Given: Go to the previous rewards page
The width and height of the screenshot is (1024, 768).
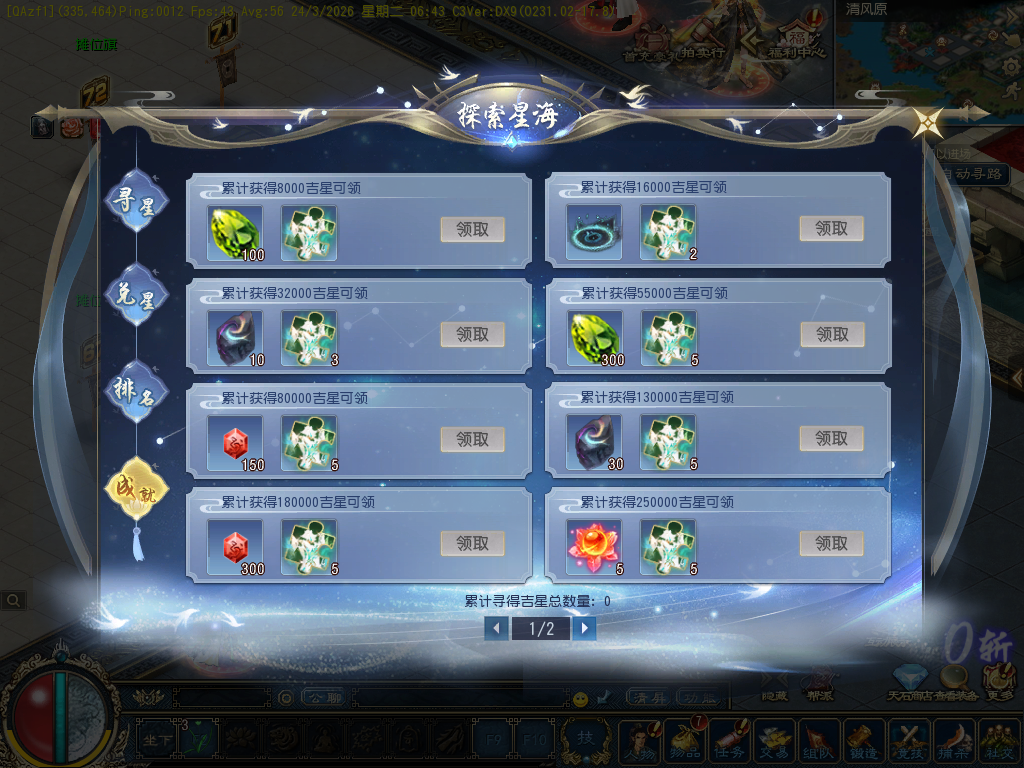Looking at the screenshot, I should coord(496,628).
